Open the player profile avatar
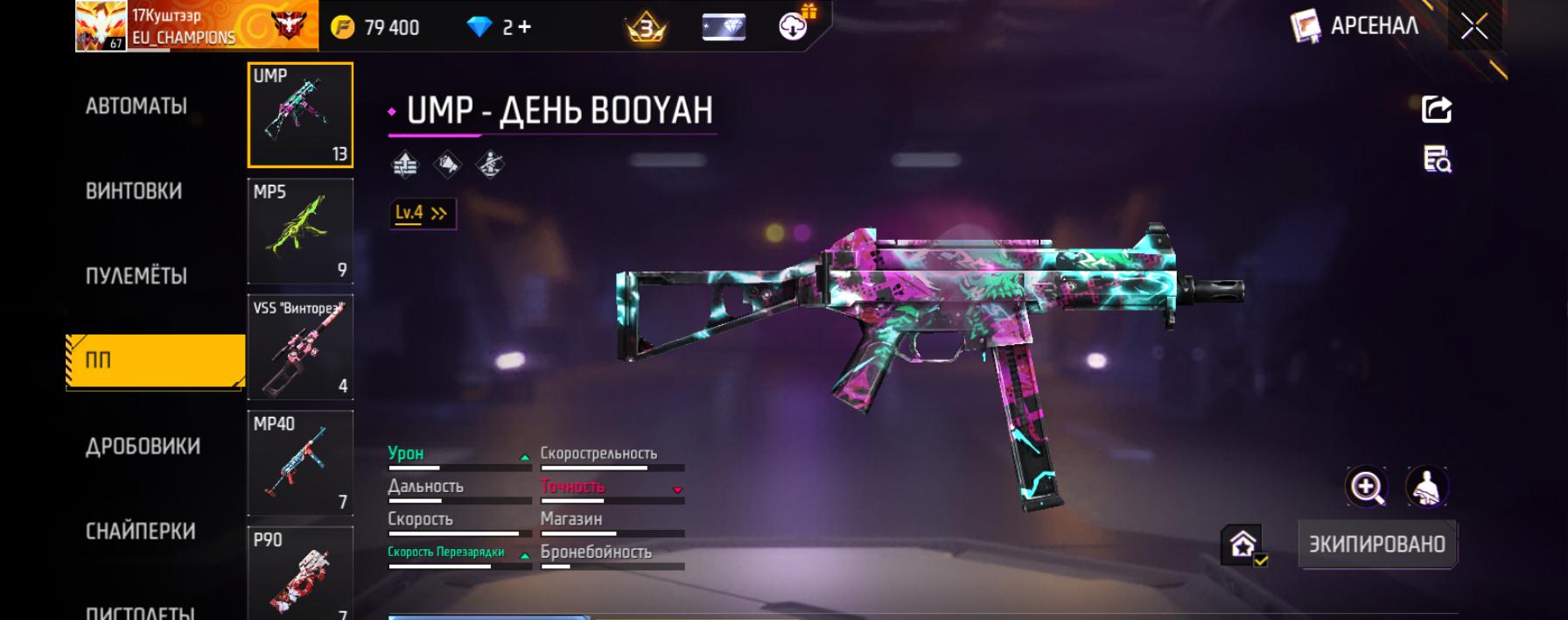Viewport: 1568px width, 620px height. [x=101, y=26]
